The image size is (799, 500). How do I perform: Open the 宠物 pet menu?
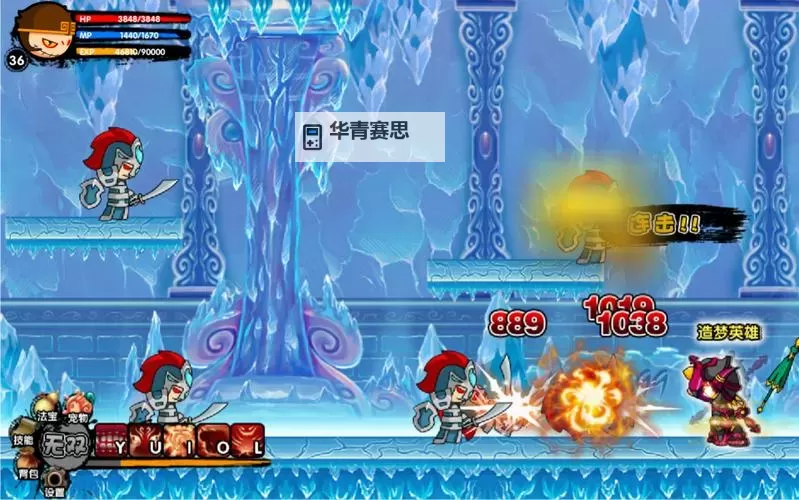(77, 408)
